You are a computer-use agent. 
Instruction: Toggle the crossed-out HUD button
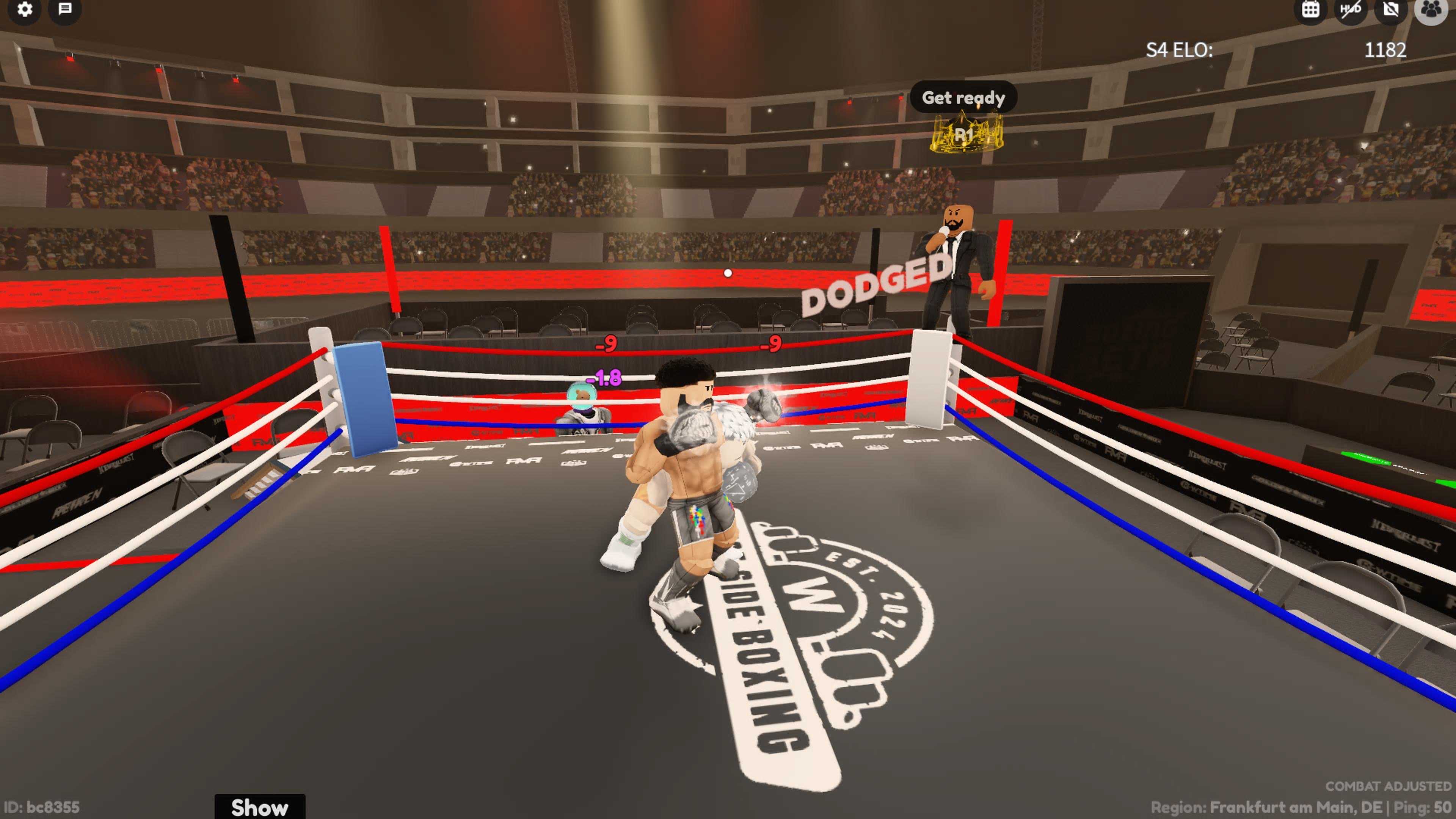(x=1350, y=9)
